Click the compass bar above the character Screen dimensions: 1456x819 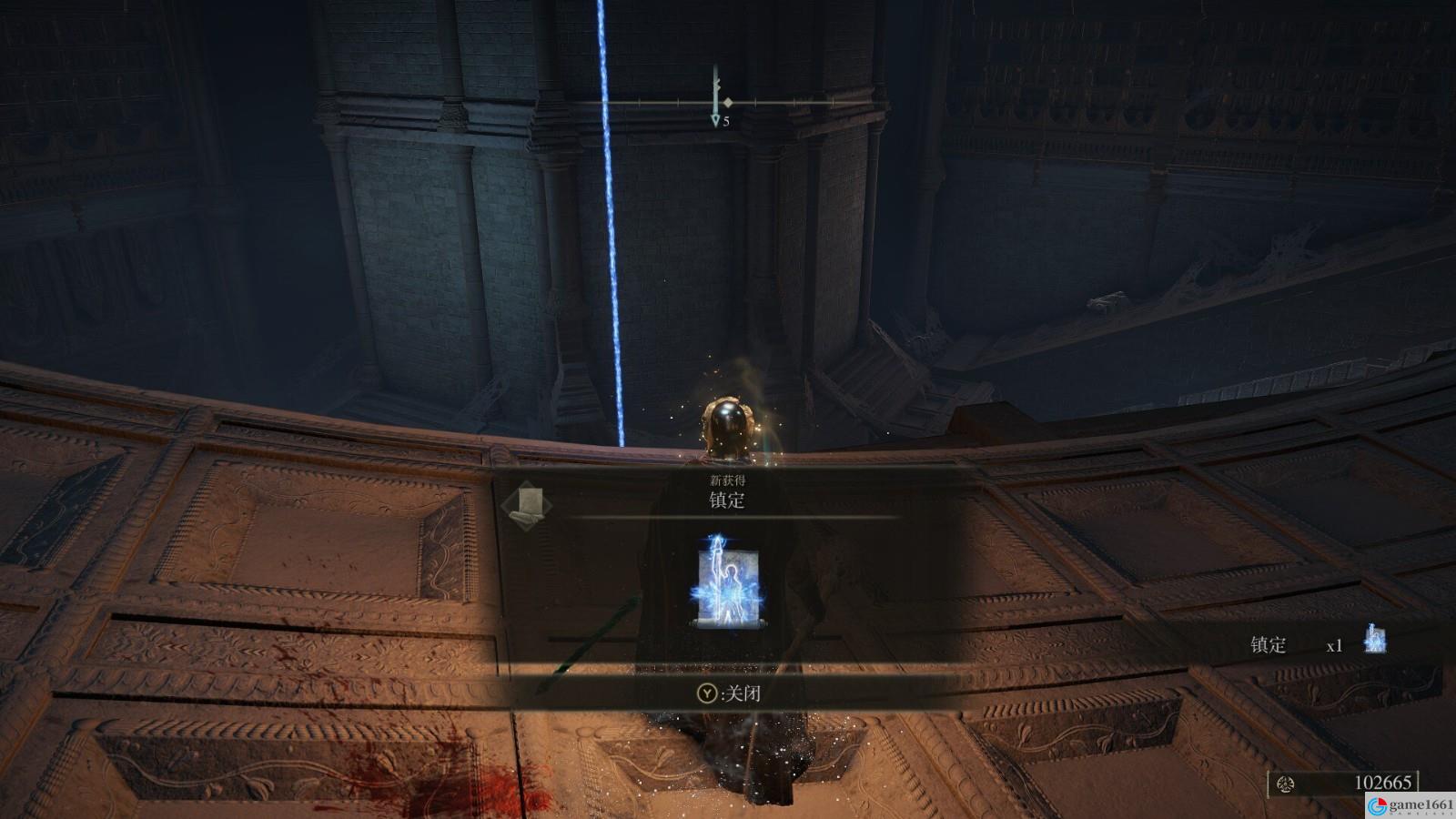click(x=728, y=103)
